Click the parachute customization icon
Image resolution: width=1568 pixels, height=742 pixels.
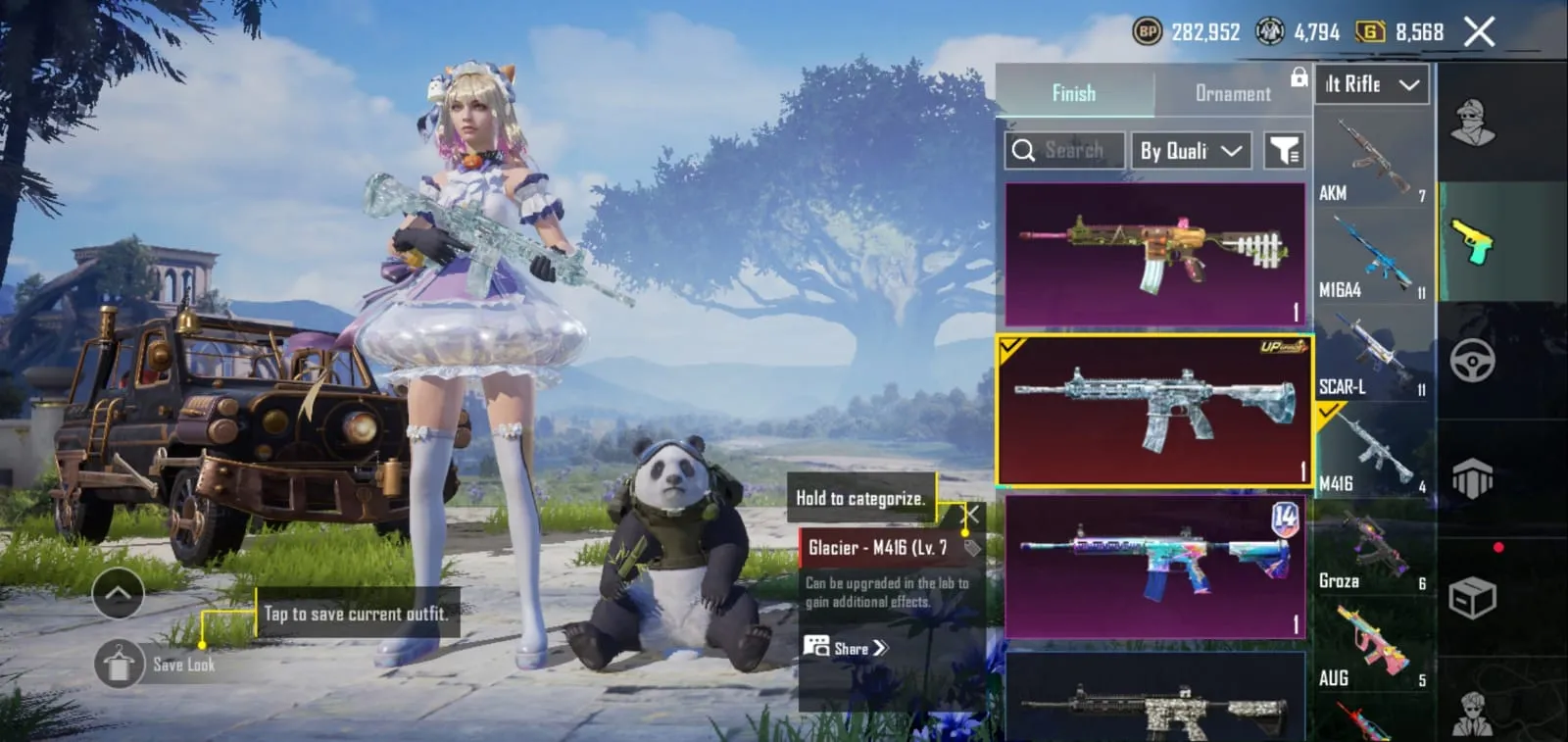(1475, 480)
